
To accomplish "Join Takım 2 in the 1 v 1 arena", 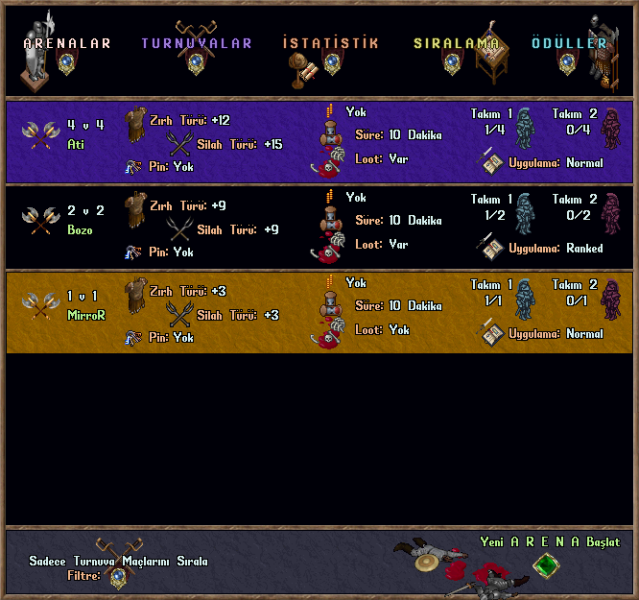I will pos(611,298).
